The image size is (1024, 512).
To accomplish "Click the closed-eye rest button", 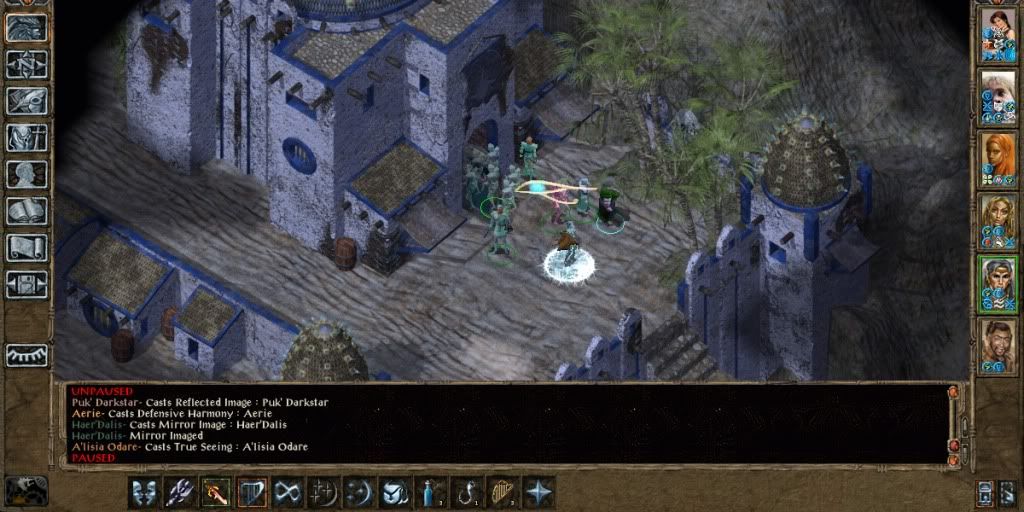I will pos(26,355).
